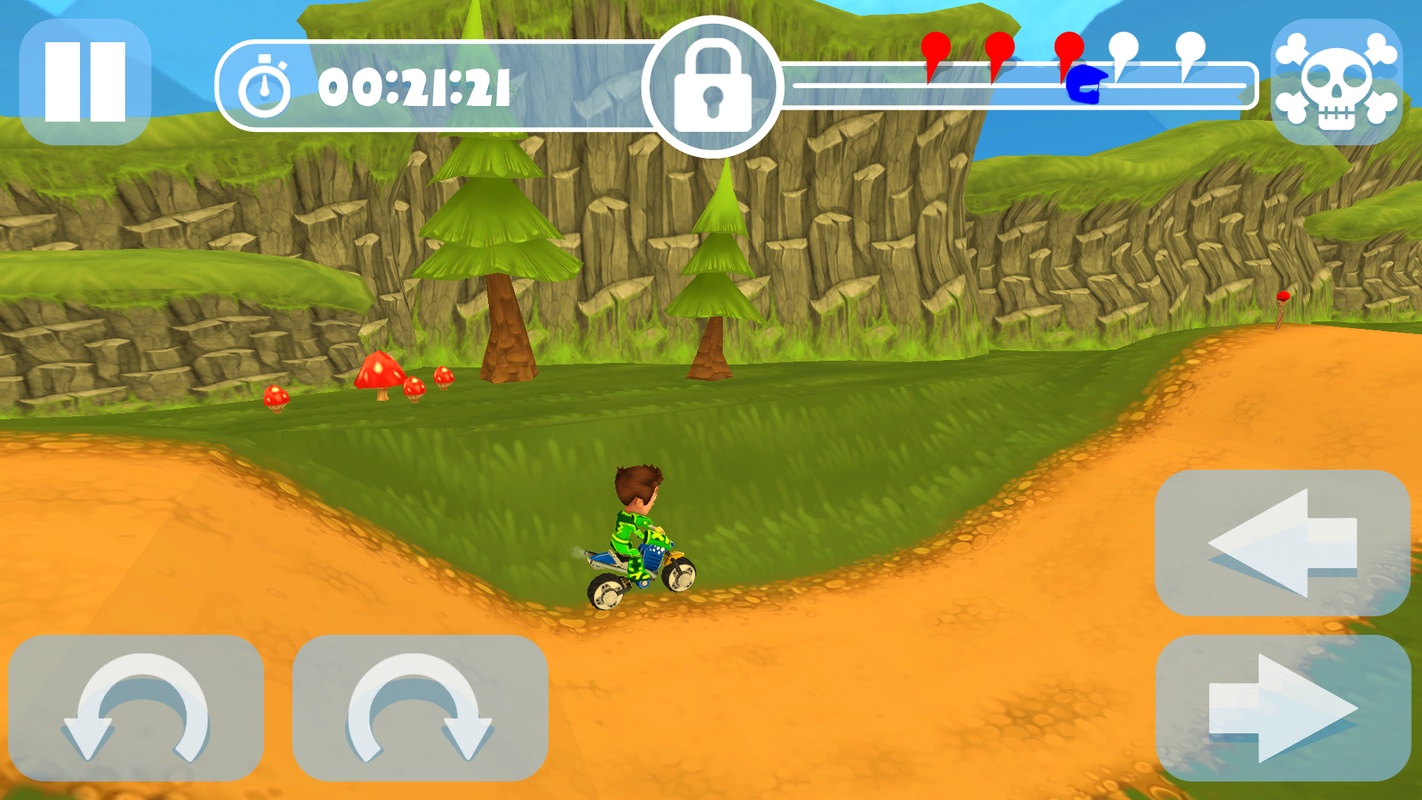Click the padlock icon
1422x800 pixels.
point(711,87)
